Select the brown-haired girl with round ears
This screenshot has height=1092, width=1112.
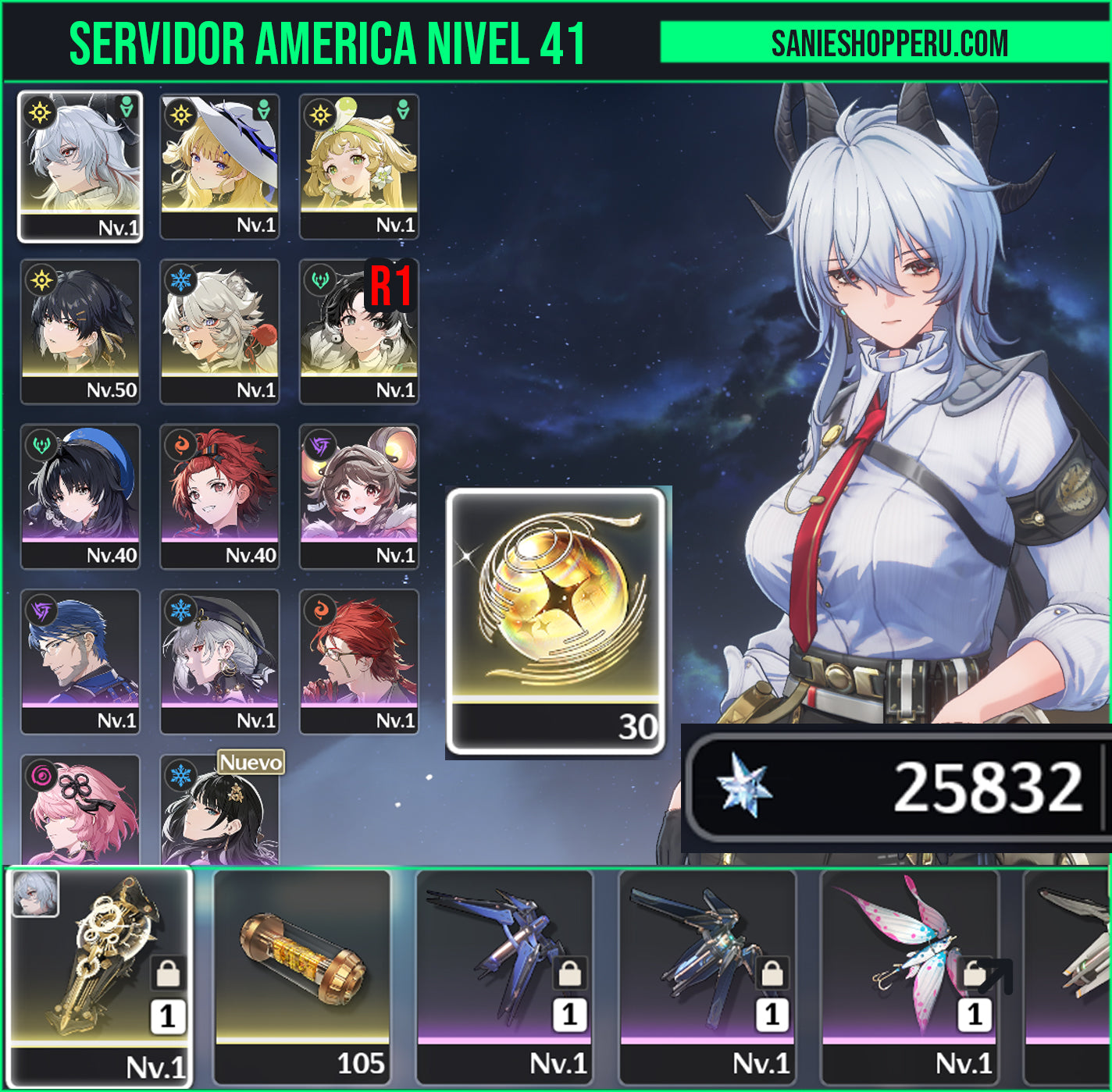click(359, 496)
